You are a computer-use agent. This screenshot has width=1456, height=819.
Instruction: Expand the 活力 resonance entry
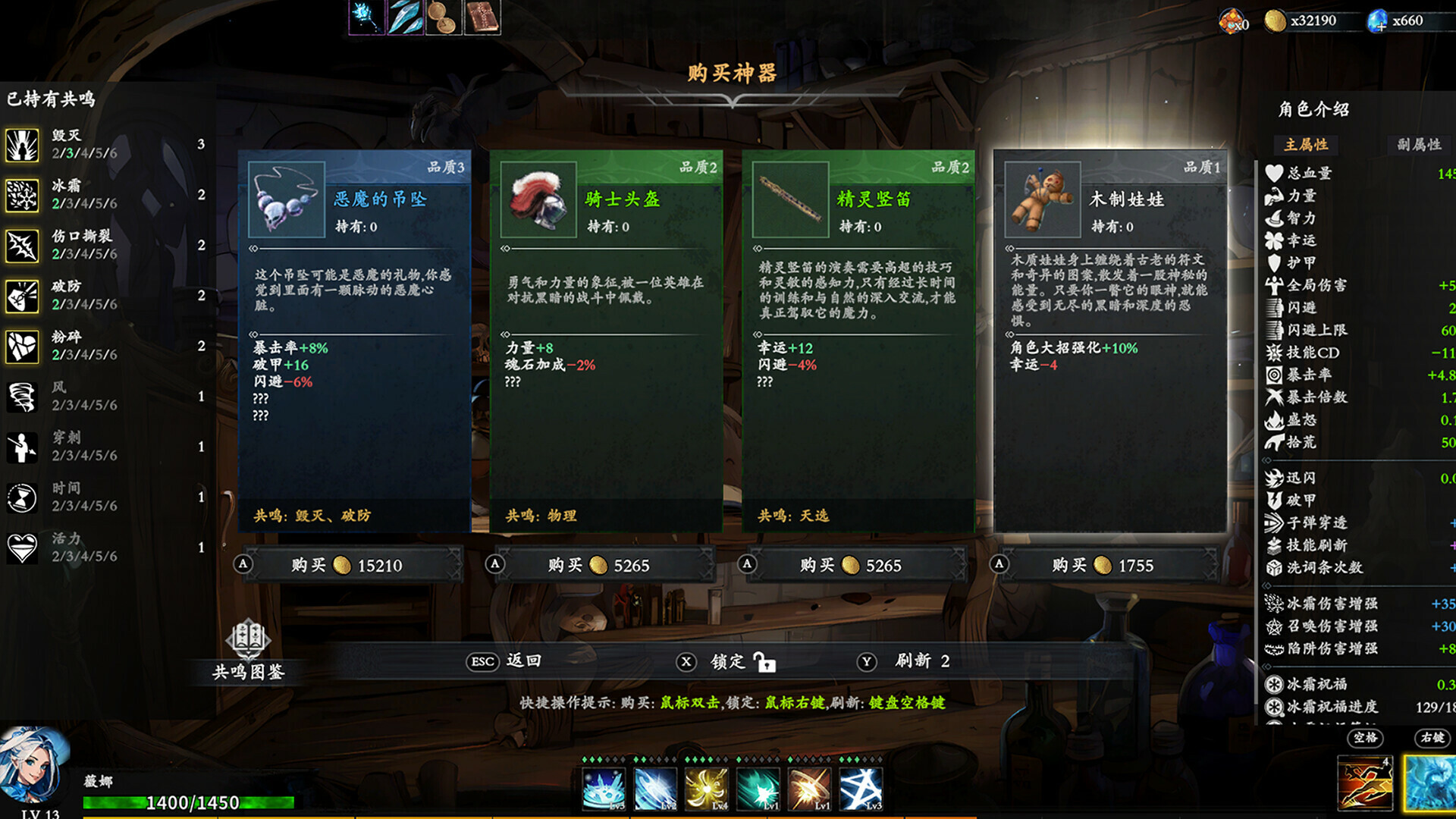tap(22, 549)
